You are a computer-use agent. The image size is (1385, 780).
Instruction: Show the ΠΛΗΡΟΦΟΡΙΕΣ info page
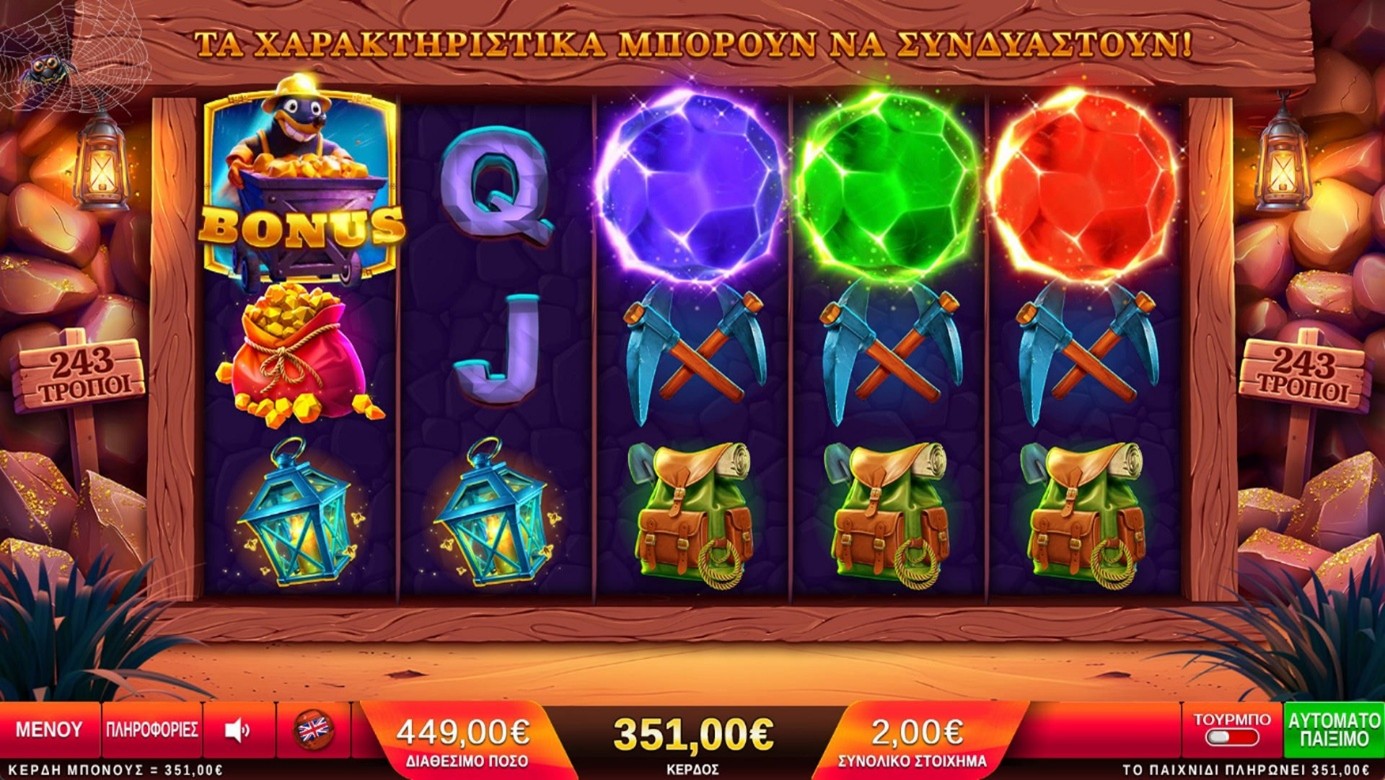click(152, 730)
